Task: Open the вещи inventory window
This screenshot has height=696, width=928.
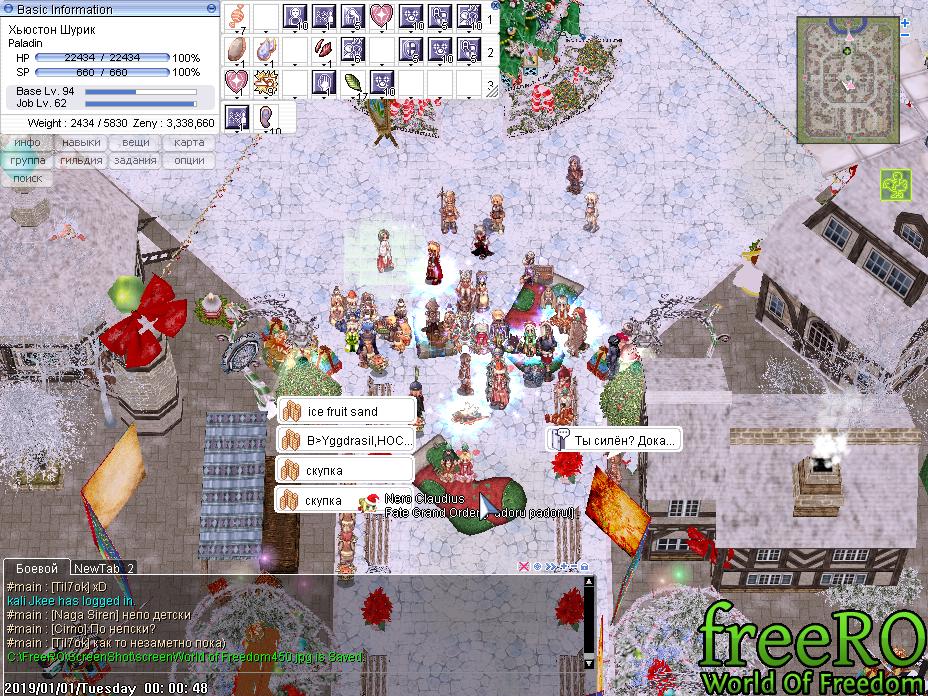Action: pyautogui.click(x=136, y=143)
